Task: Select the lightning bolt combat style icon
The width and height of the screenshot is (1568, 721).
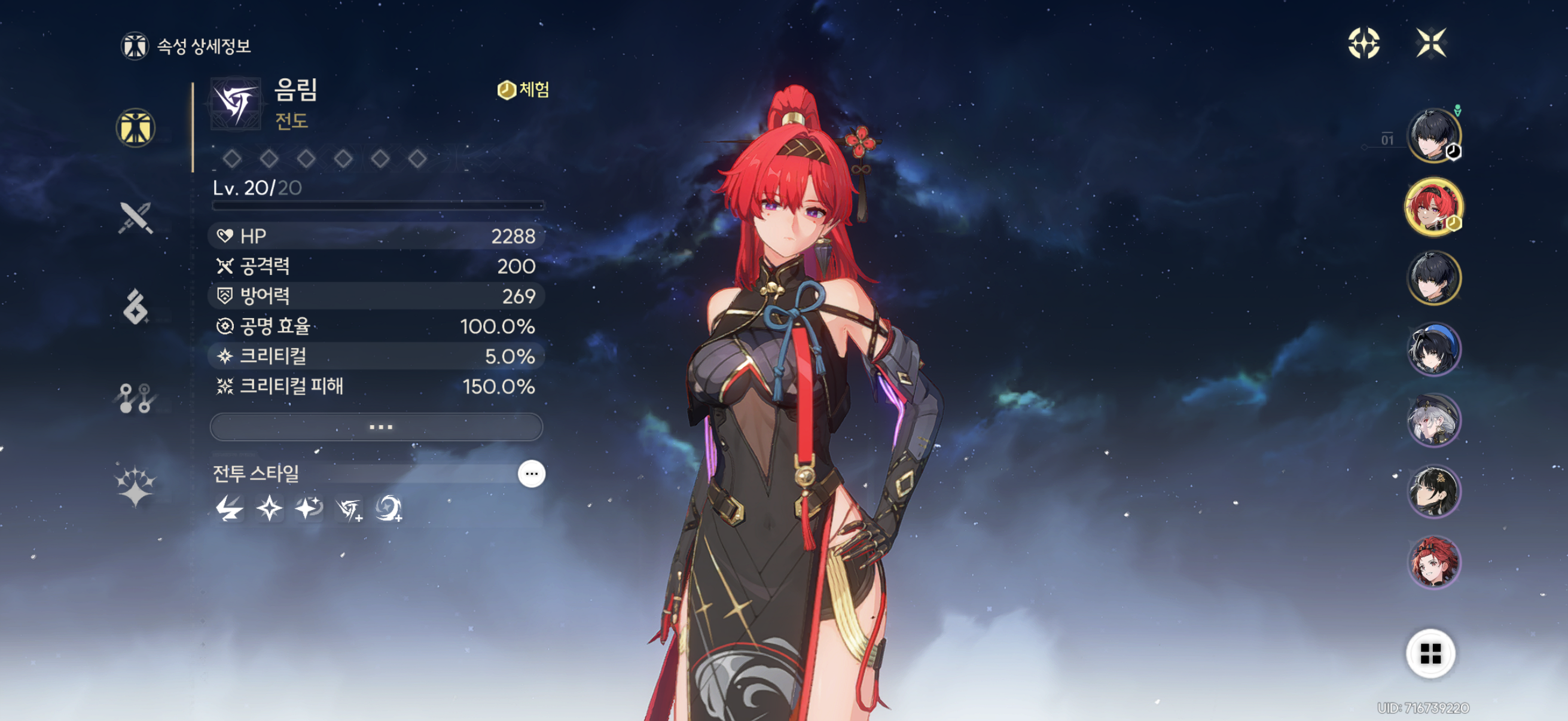Action: [x=230, y=509]
